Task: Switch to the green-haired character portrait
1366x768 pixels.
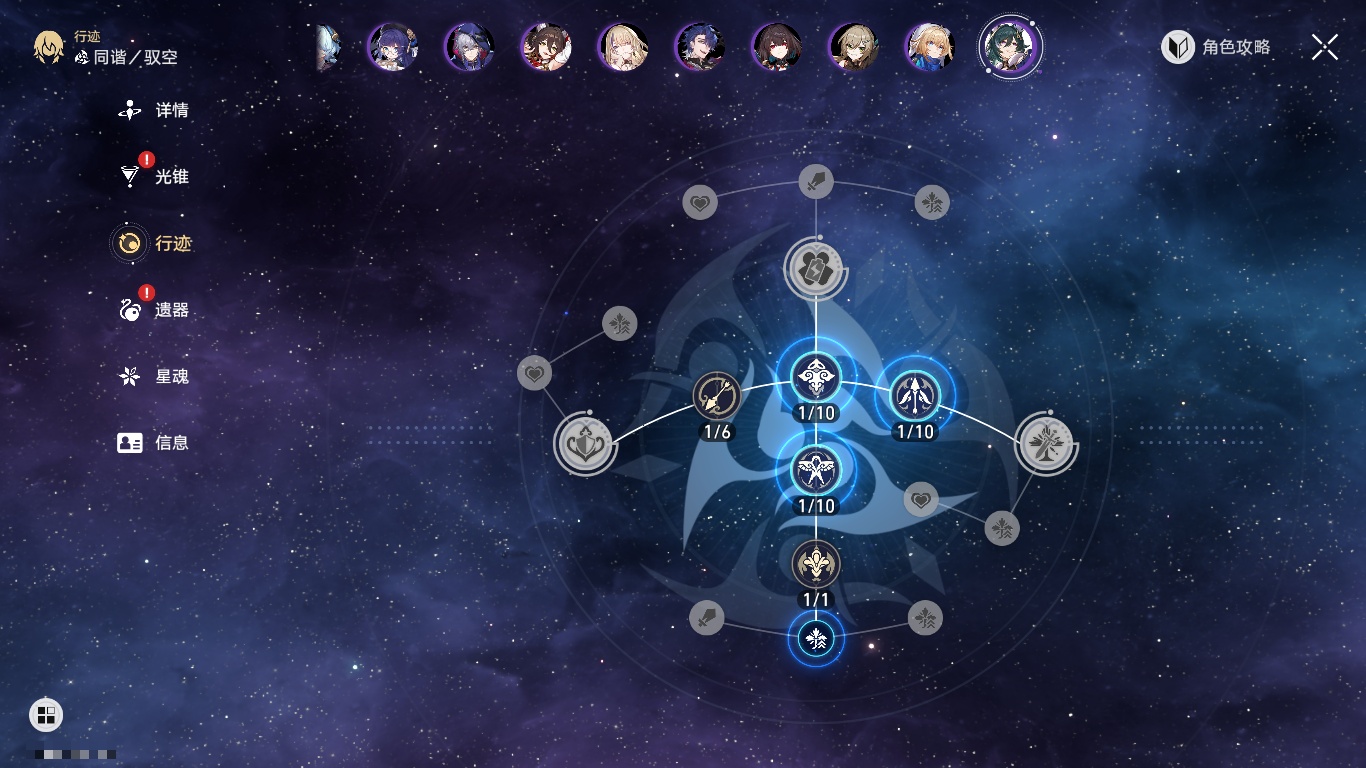Action: tap(1010, 47)
